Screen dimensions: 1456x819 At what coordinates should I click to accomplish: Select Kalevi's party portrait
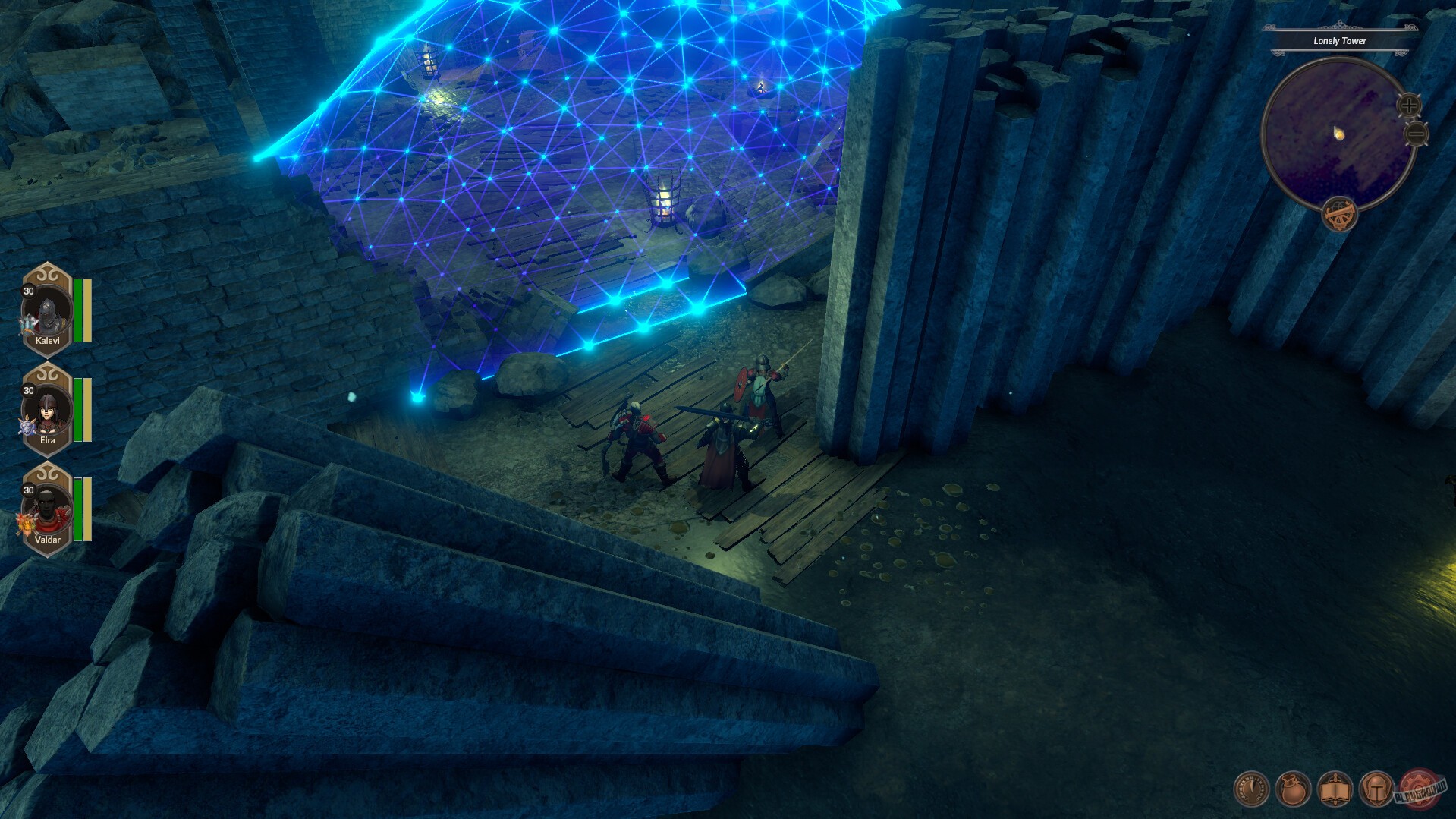click(x=48, y=312)
